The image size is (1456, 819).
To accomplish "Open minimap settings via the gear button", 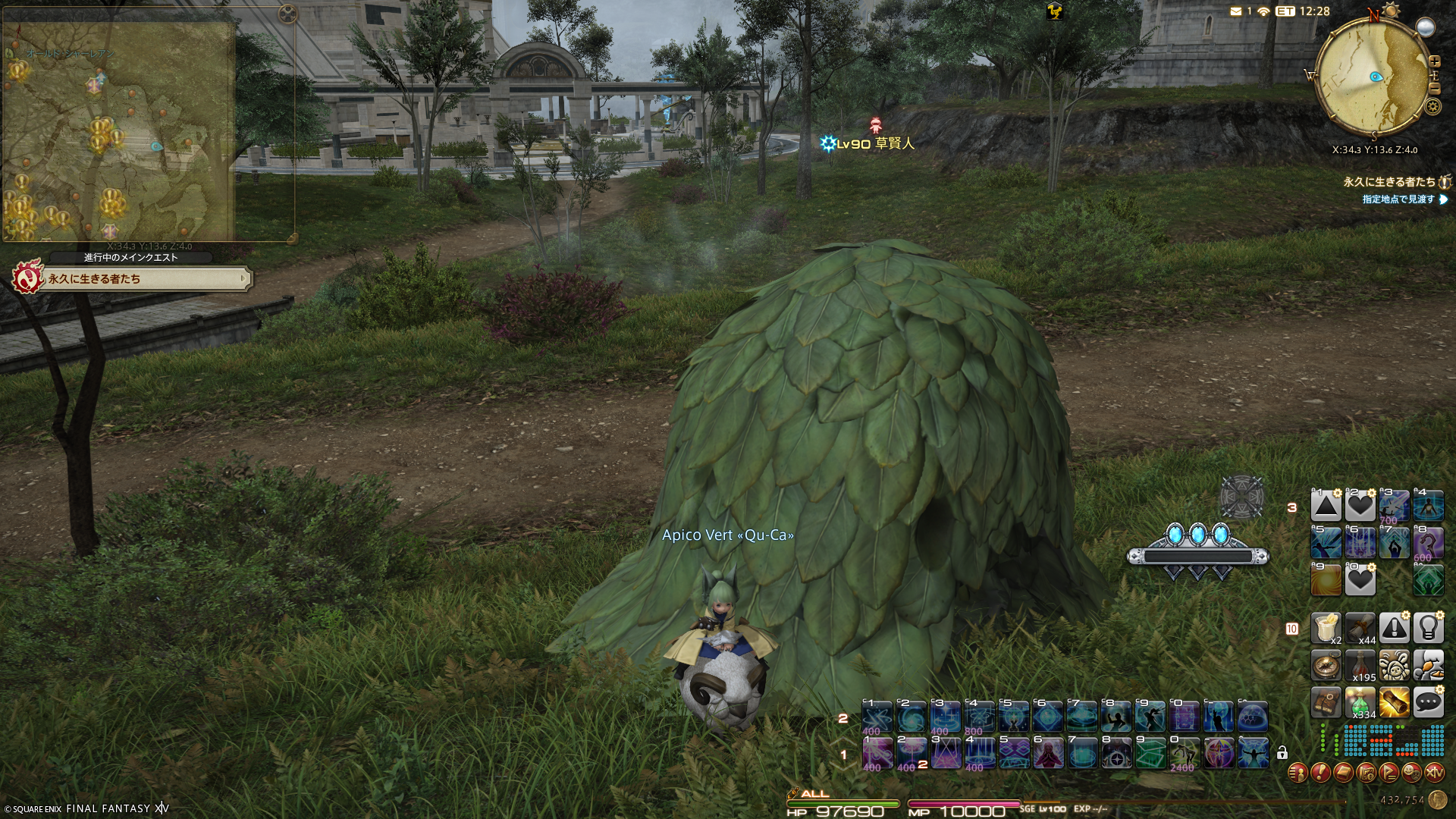I will point(1432,106).
